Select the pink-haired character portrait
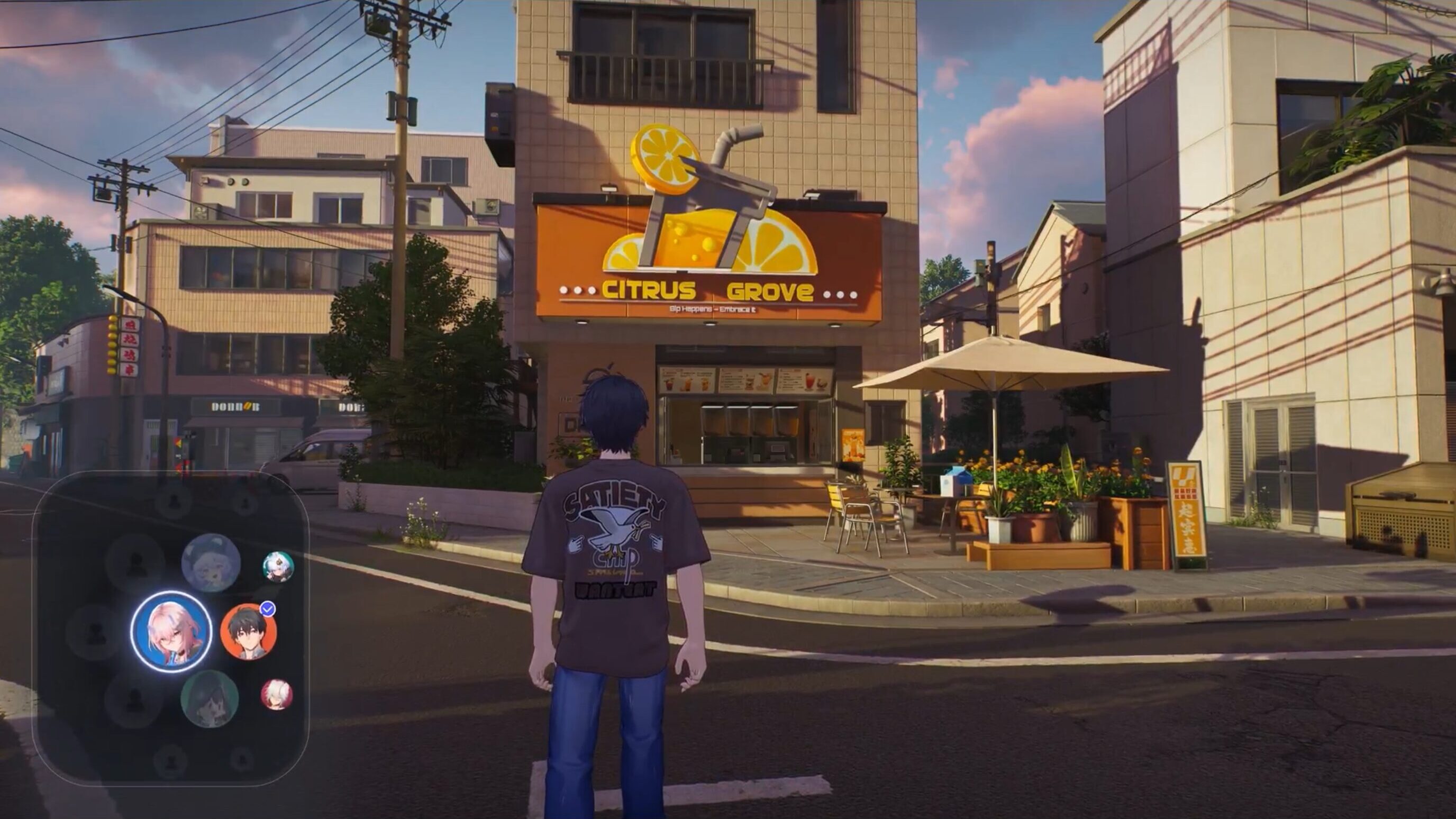1456x819 pixels. coord(171,631)
